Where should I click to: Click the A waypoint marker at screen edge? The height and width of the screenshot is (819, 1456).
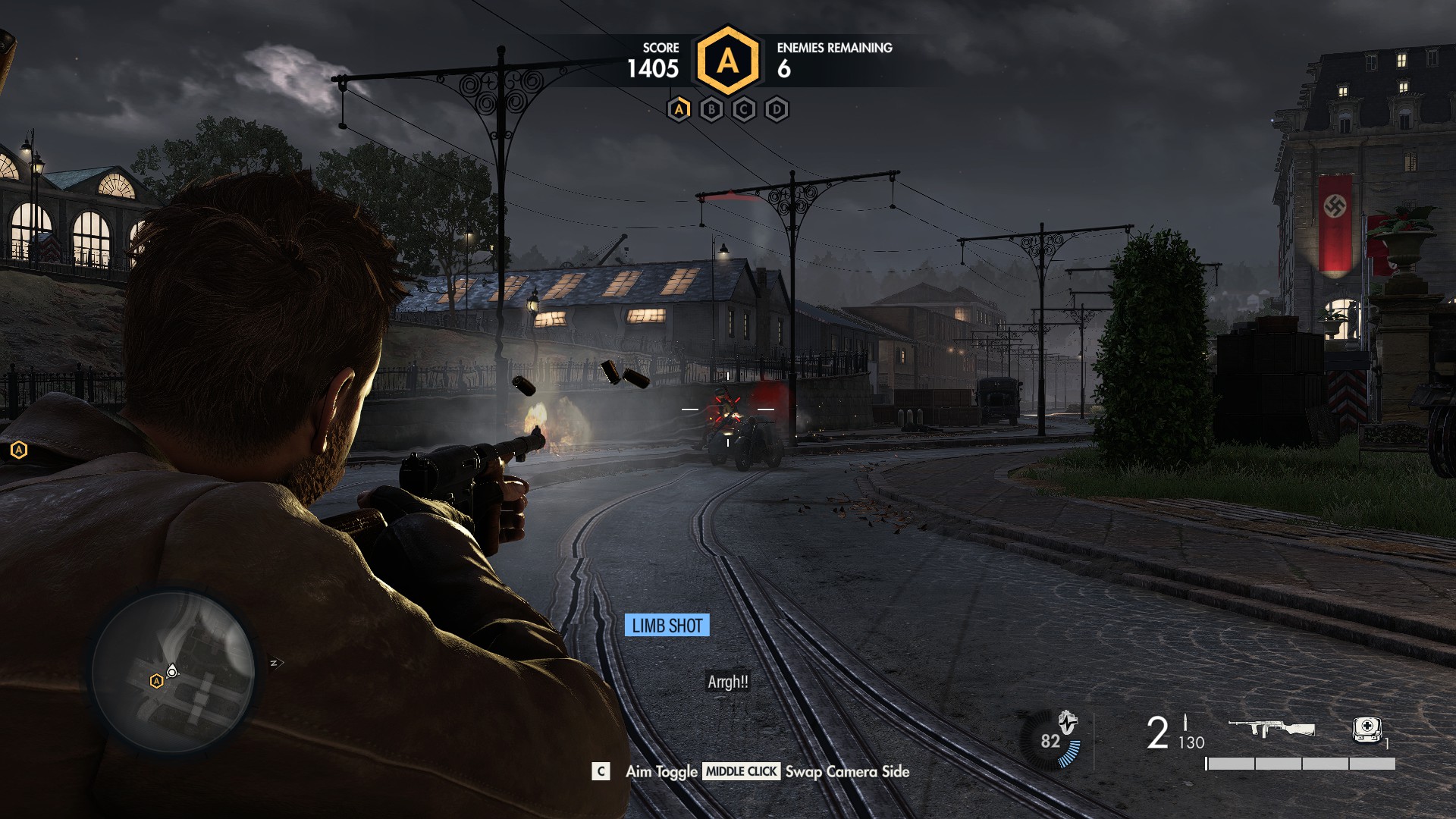tap(19, 450)
